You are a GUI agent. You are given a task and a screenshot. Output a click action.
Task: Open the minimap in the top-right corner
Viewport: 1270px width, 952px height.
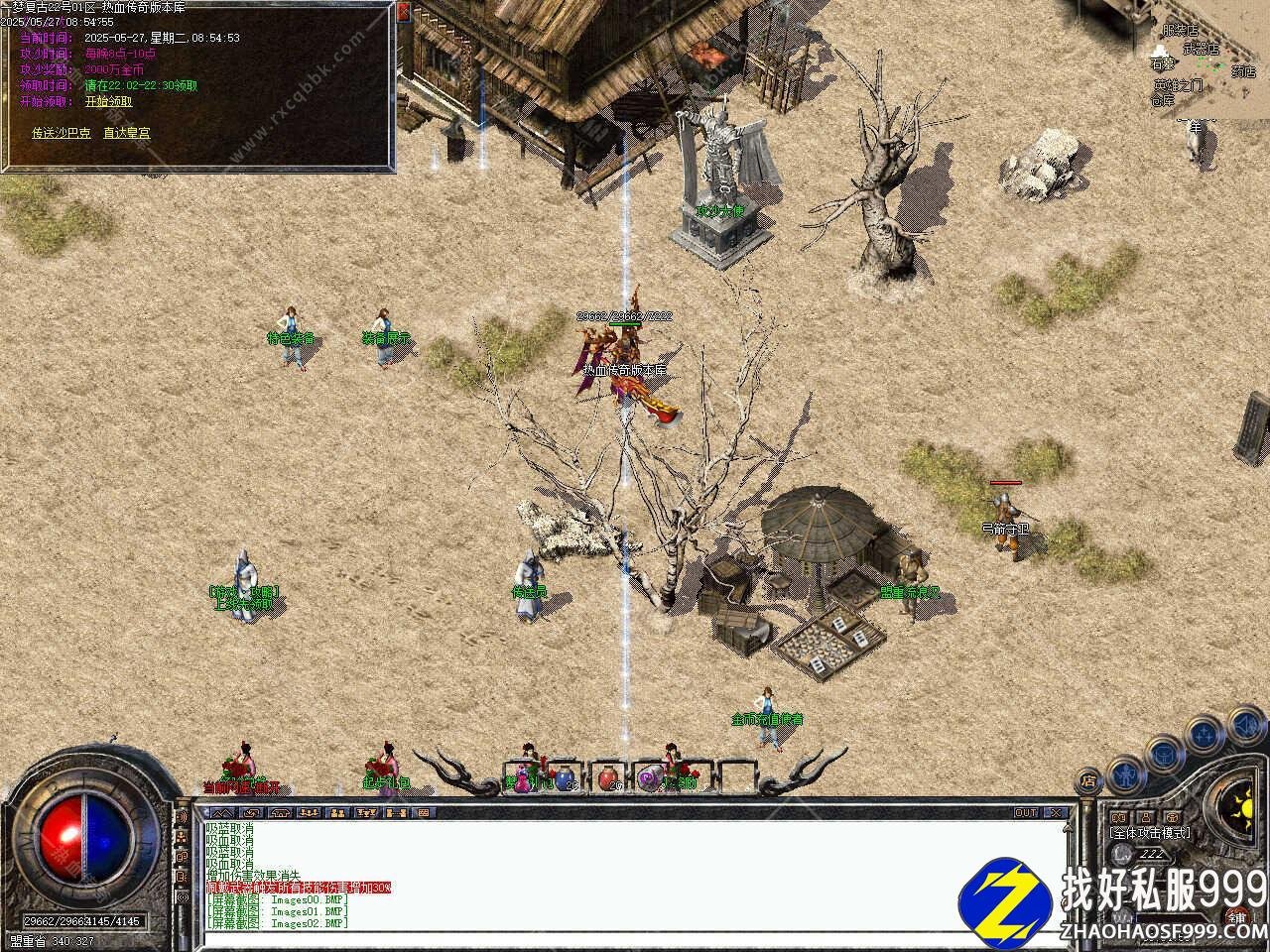pyautogui.click(x=1206, y=59)
